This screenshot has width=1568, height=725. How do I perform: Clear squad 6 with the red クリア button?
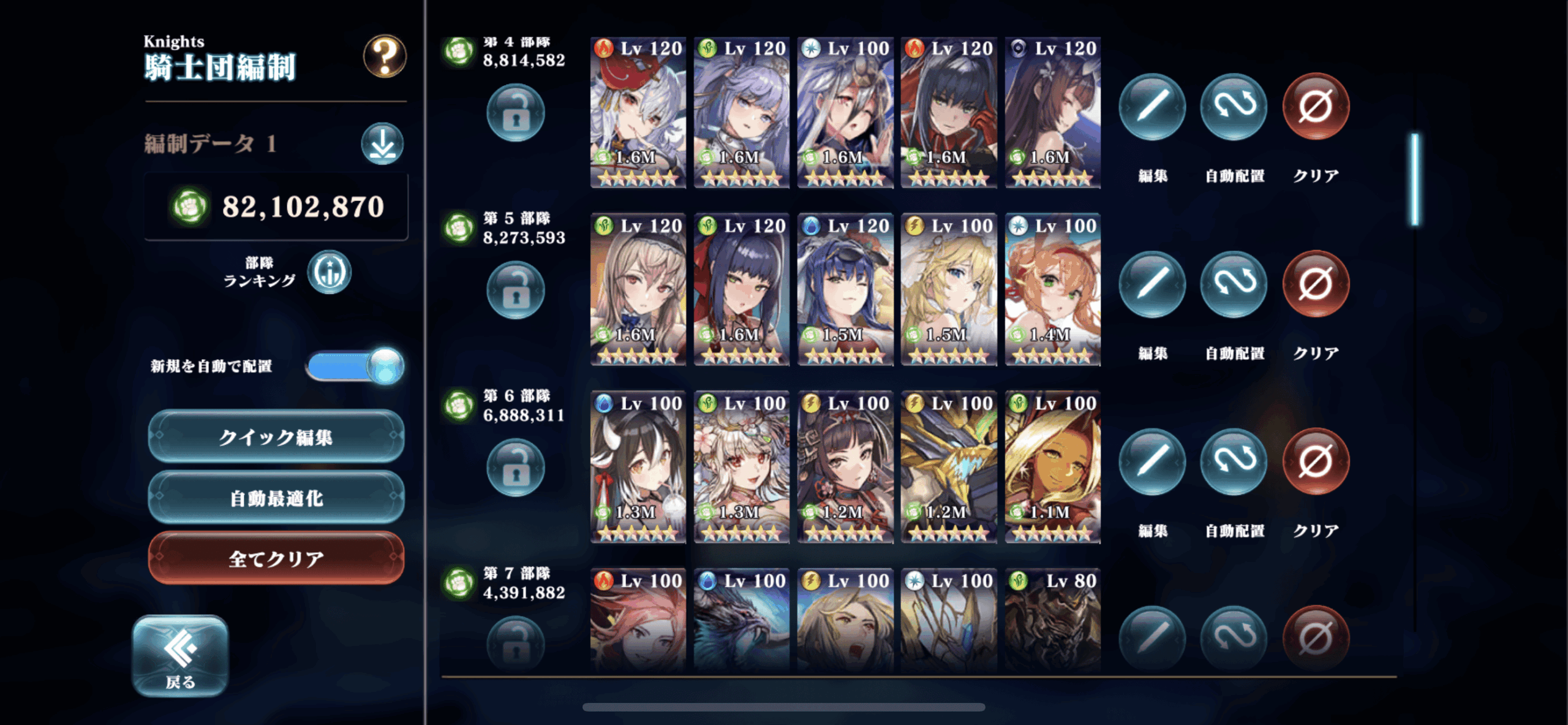(x=1315, y=461)
